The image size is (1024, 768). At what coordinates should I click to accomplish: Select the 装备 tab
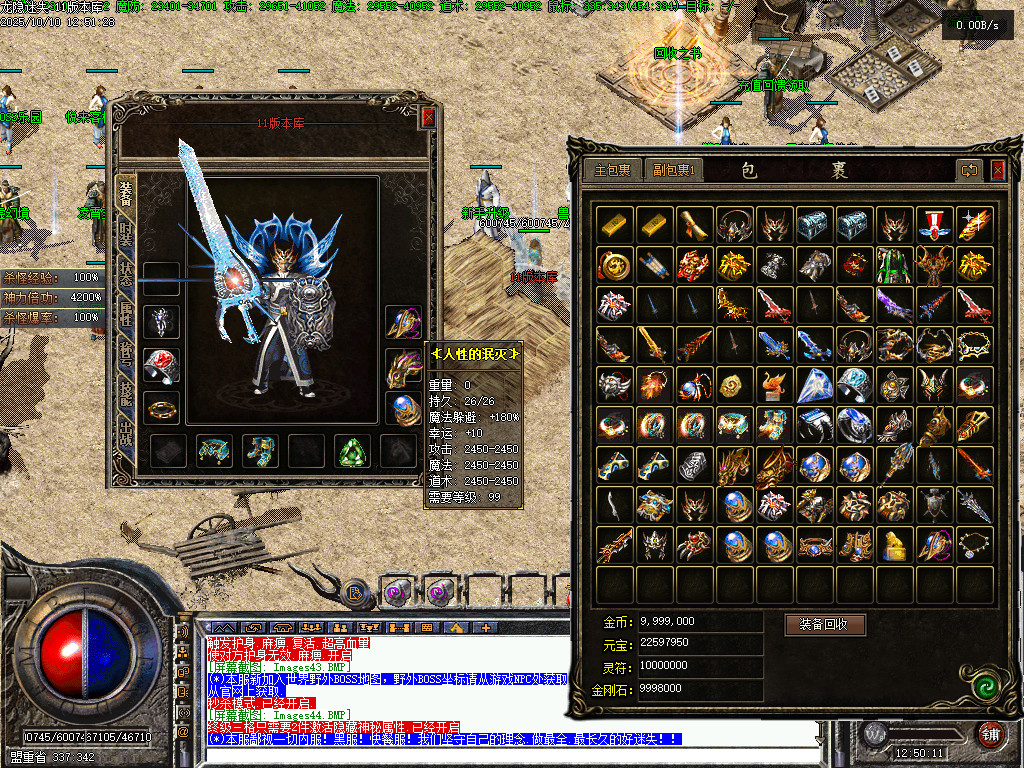127,190
